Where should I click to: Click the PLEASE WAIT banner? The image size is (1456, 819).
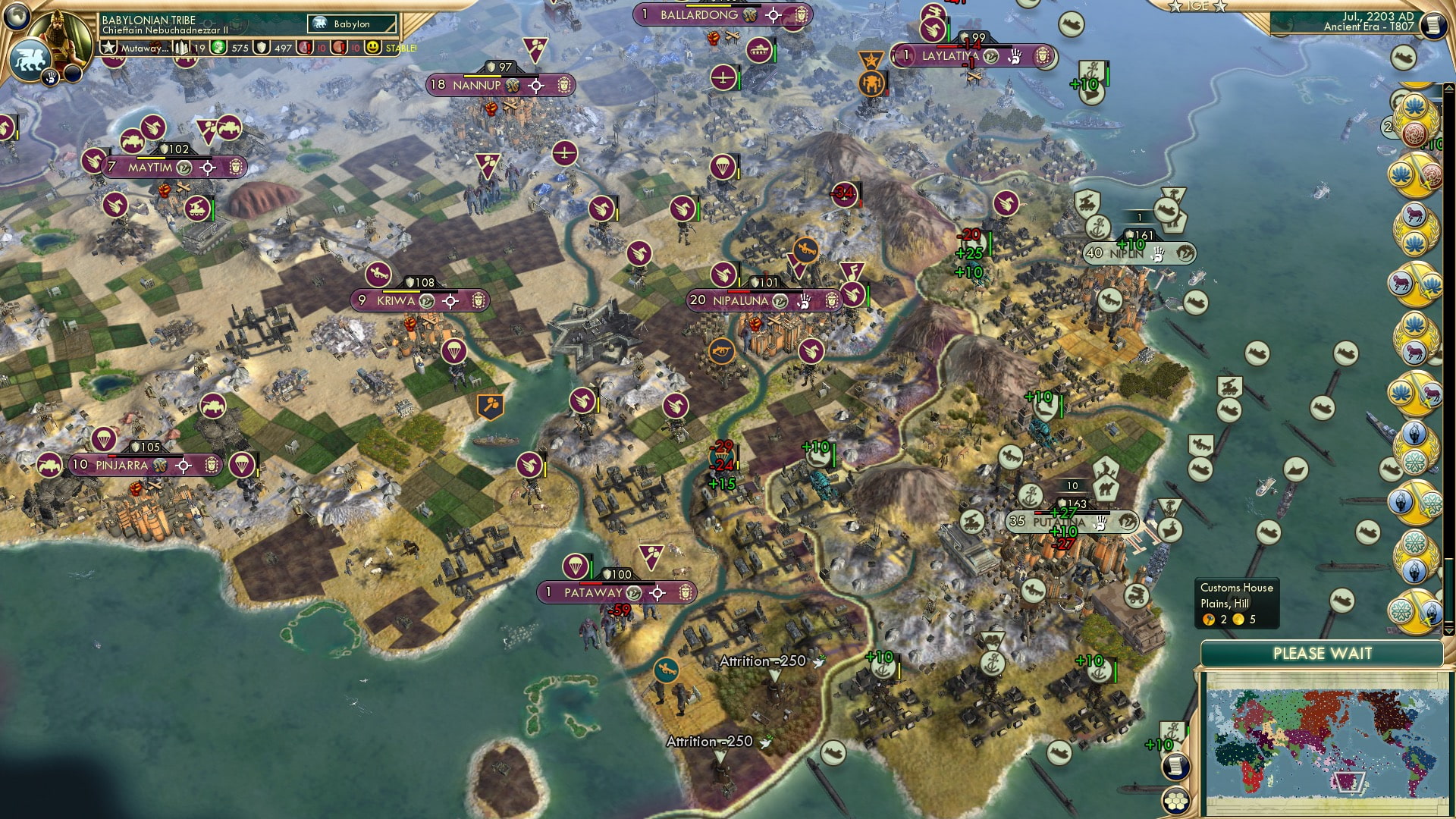click(x=1324, y=652)
